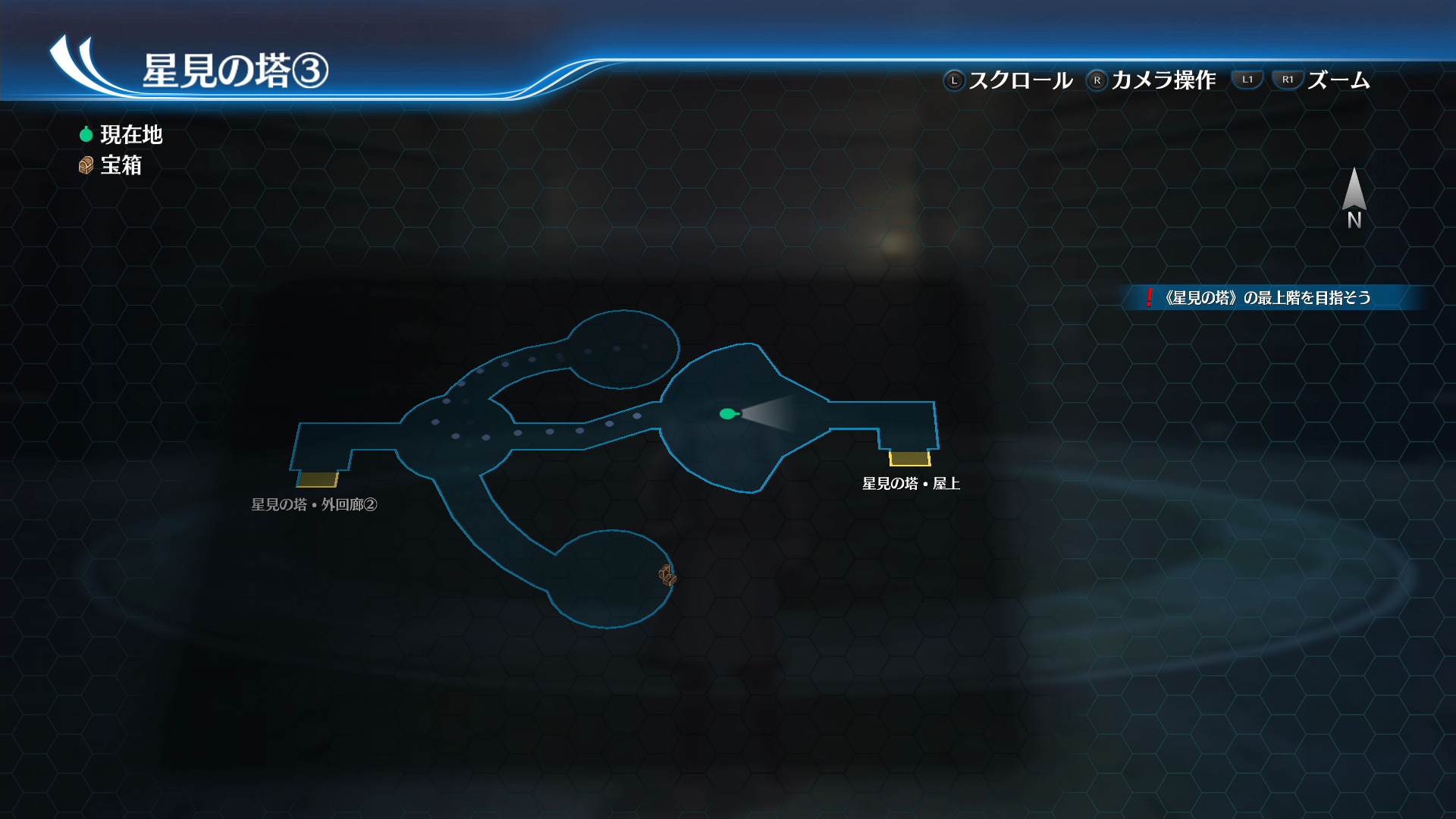This screenshot has width=1456, height=819.
Task: Select the 星見の塔・屋上 exit label
Action: [x=911, y=484]
